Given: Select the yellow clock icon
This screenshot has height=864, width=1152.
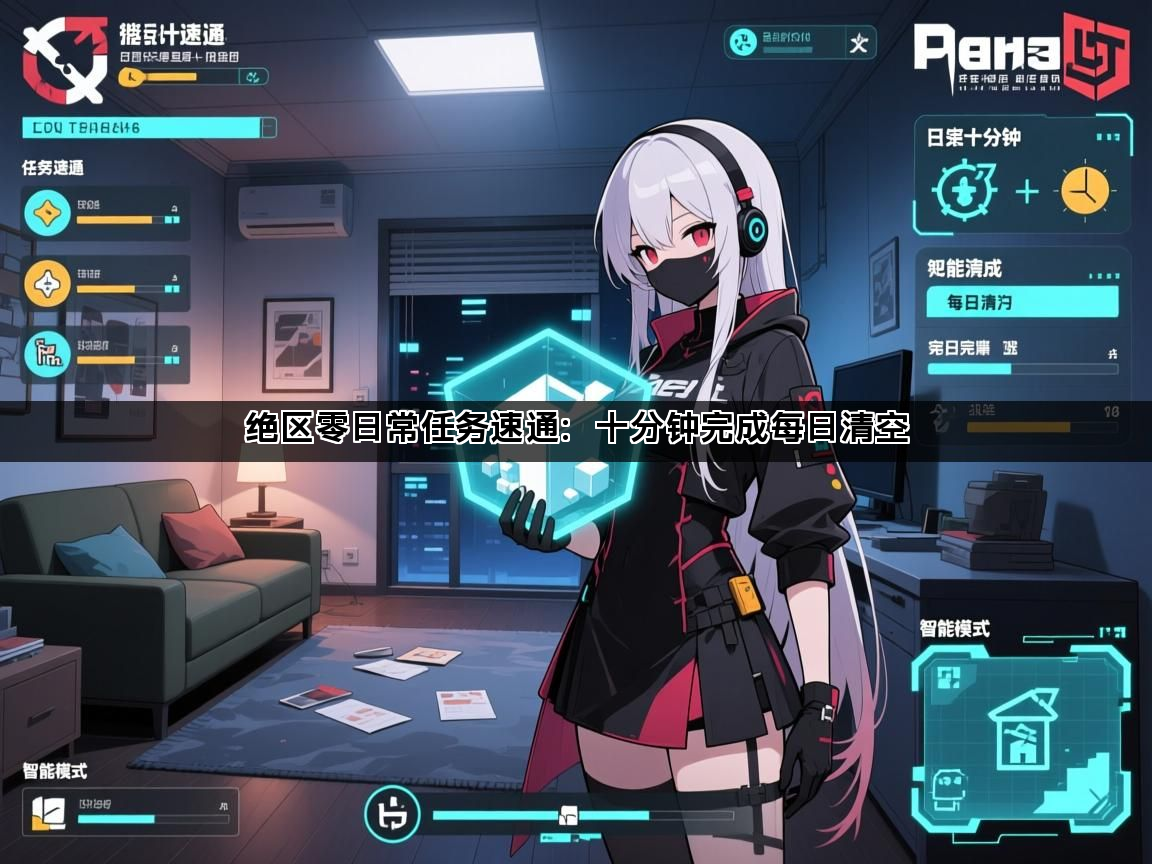Looking at the screenshot, I should coord(1085,189).
